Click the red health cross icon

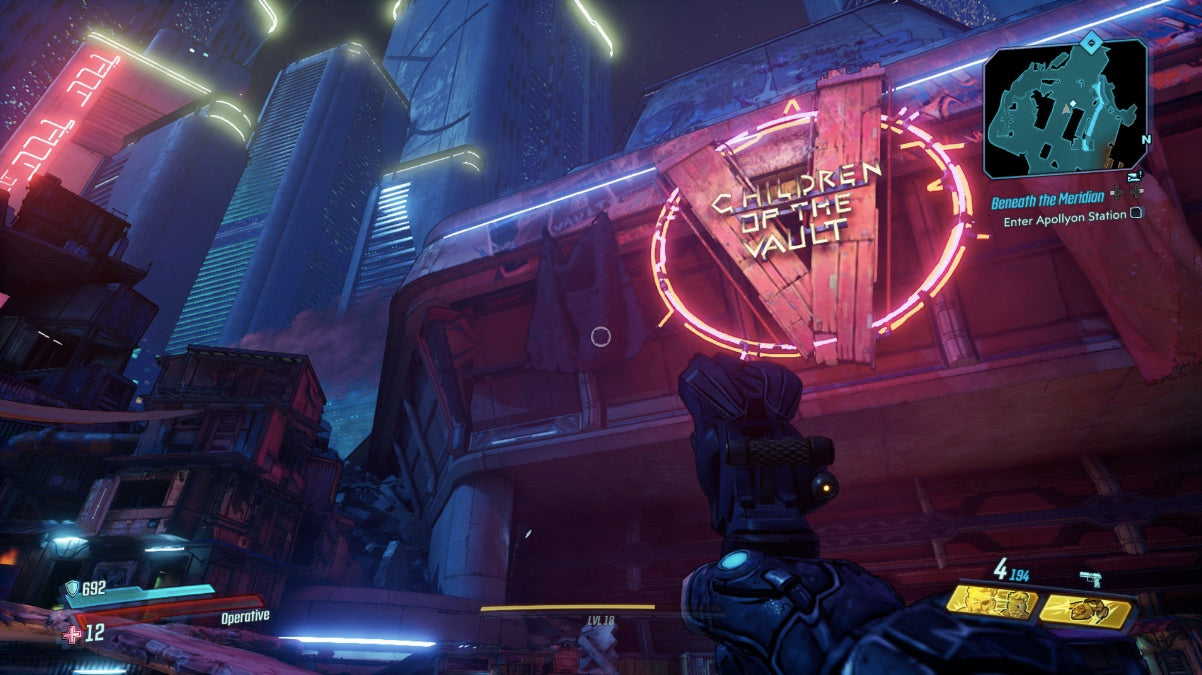tap(71, 634)
